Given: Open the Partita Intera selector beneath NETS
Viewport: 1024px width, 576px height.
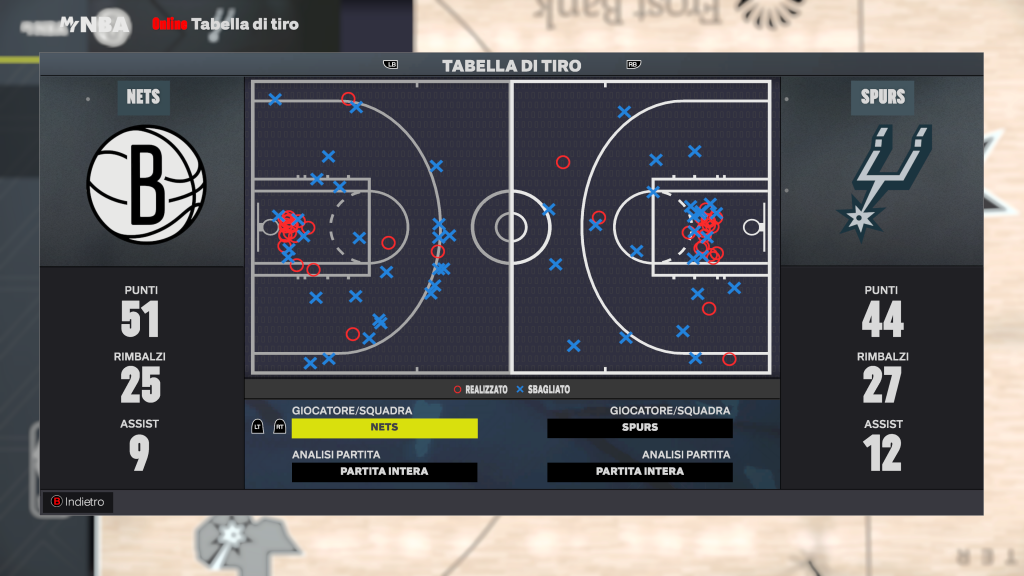Looking at the screenshot, I should tap(384, 472).
